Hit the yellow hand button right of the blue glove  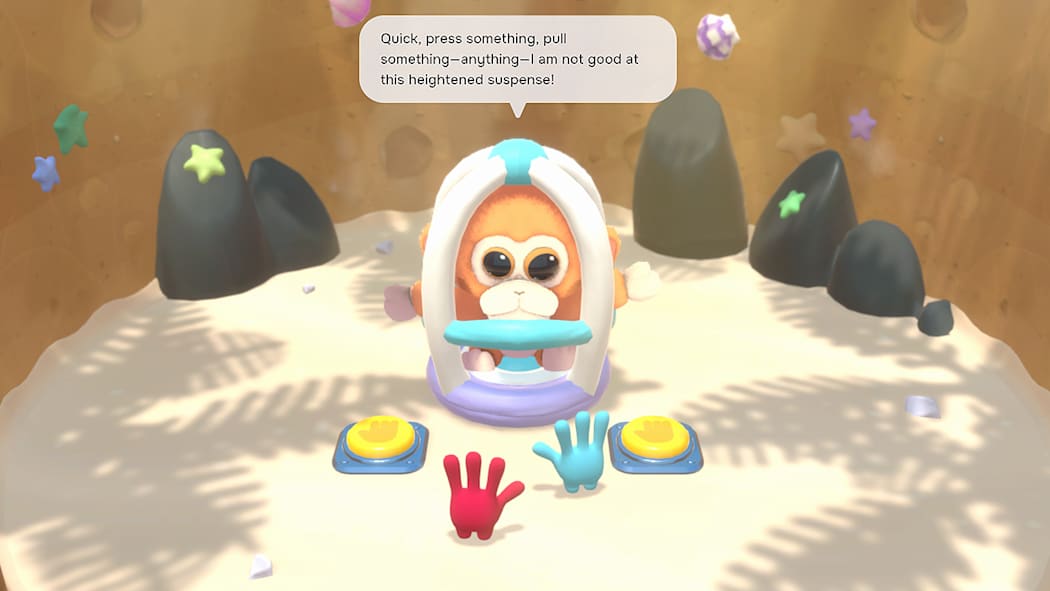click(x=655, y=437)
